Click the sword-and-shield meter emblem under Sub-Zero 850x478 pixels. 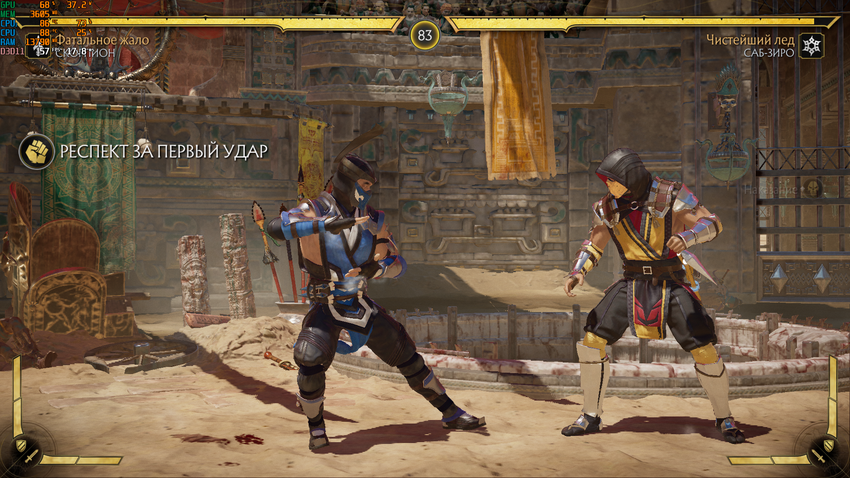(x=825, y=450)
